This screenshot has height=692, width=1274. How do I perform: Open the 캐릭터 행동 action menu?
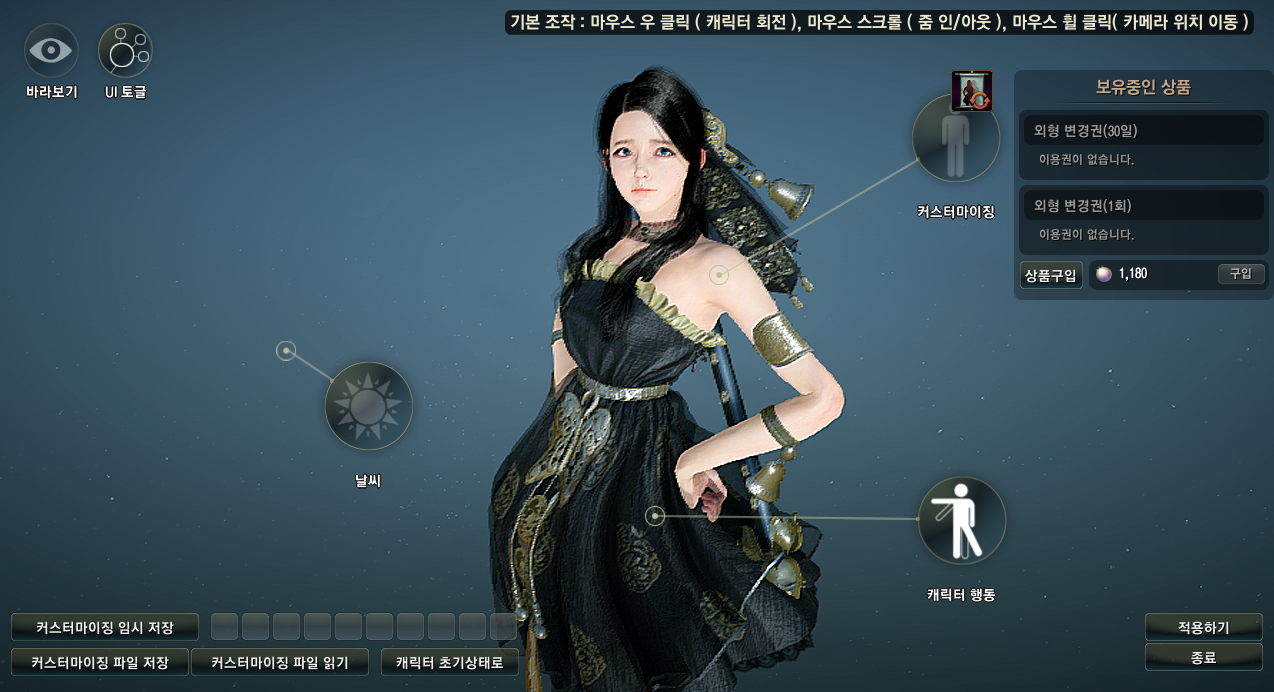(961, 520)
